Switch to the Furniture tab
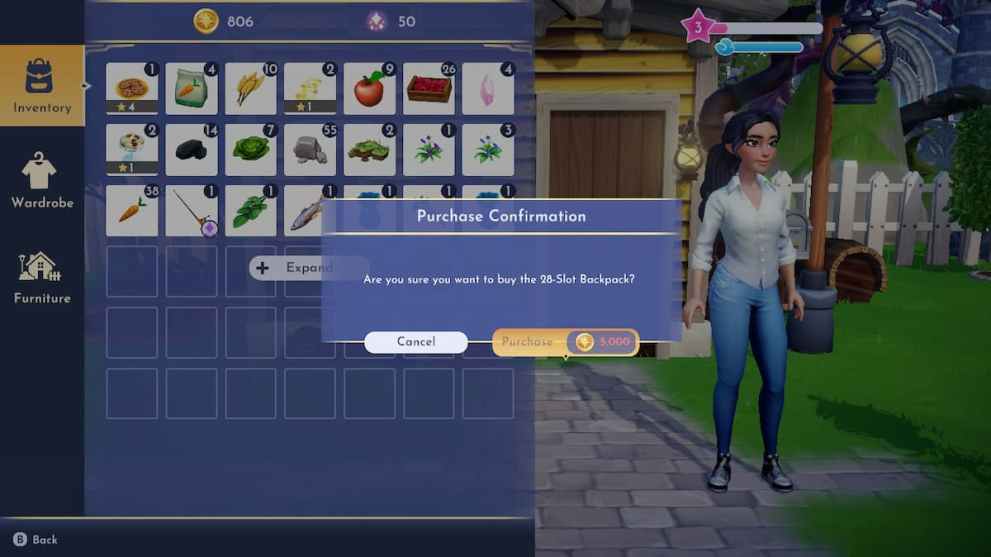 pos(42,276)
